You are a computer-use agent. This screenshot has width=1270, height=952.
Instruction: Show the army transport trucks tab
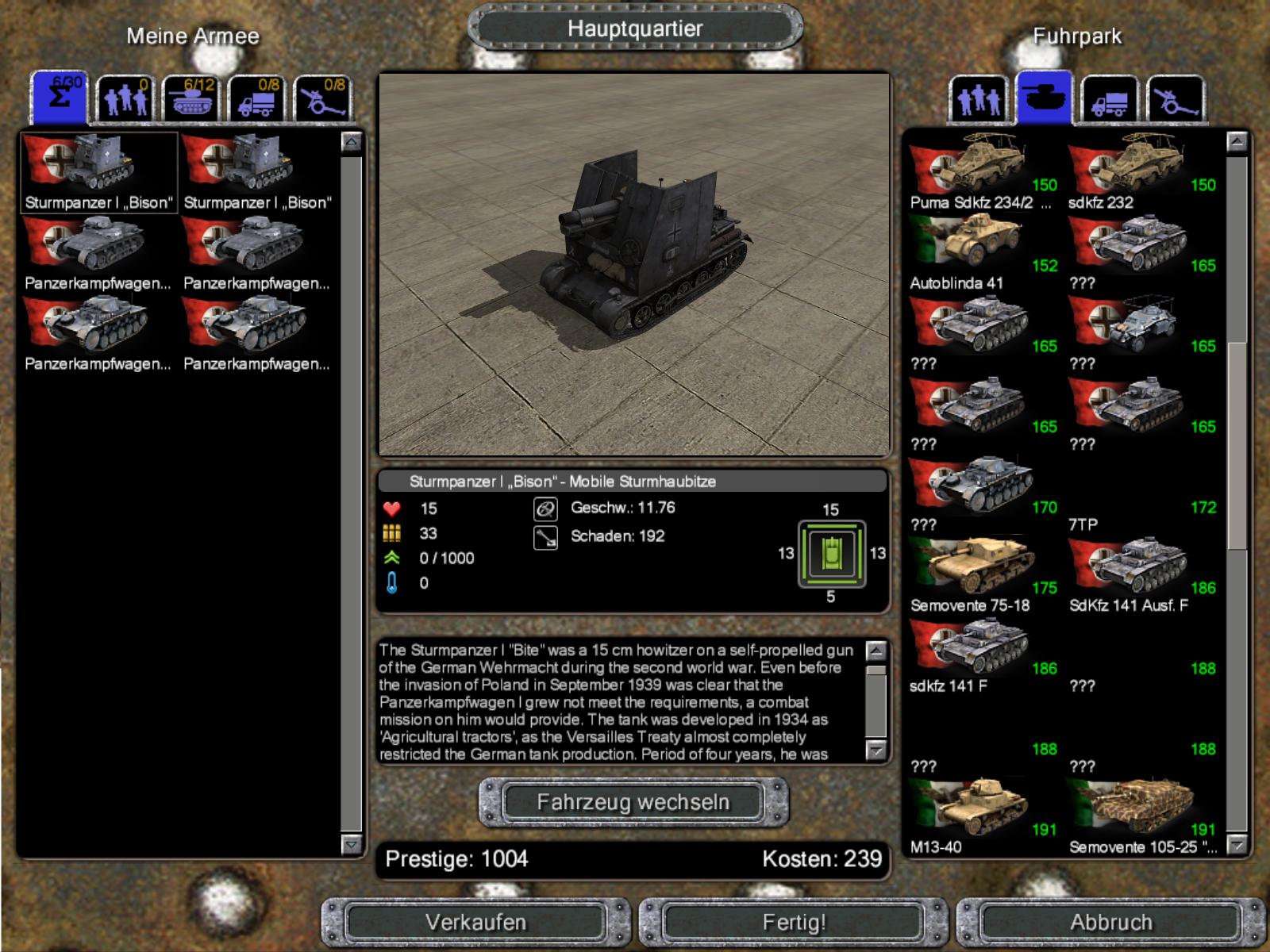256,99
